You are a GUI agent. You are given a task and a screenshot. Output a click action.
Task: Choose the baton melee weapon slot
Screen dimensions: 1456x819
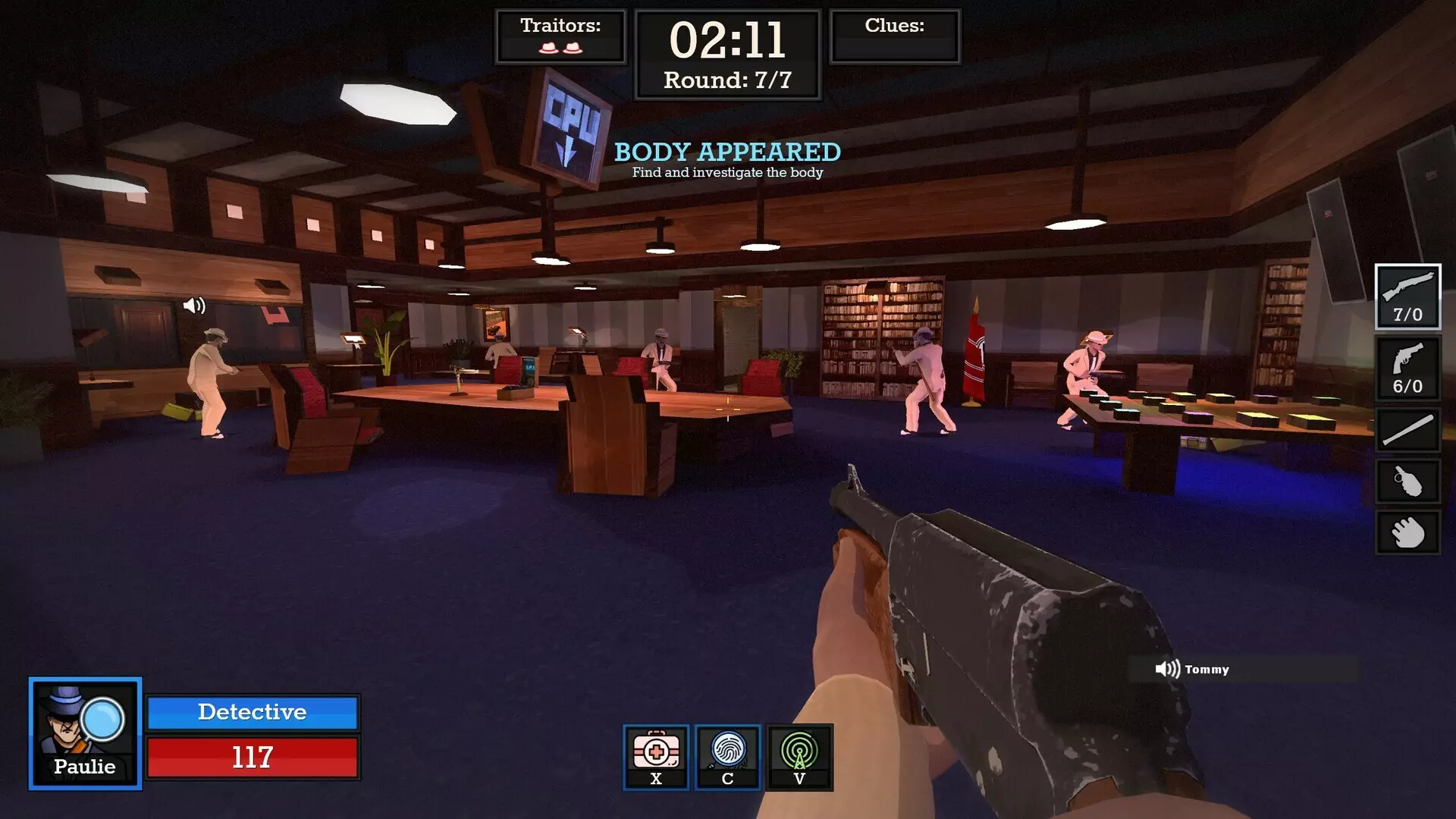[1407, 430]
